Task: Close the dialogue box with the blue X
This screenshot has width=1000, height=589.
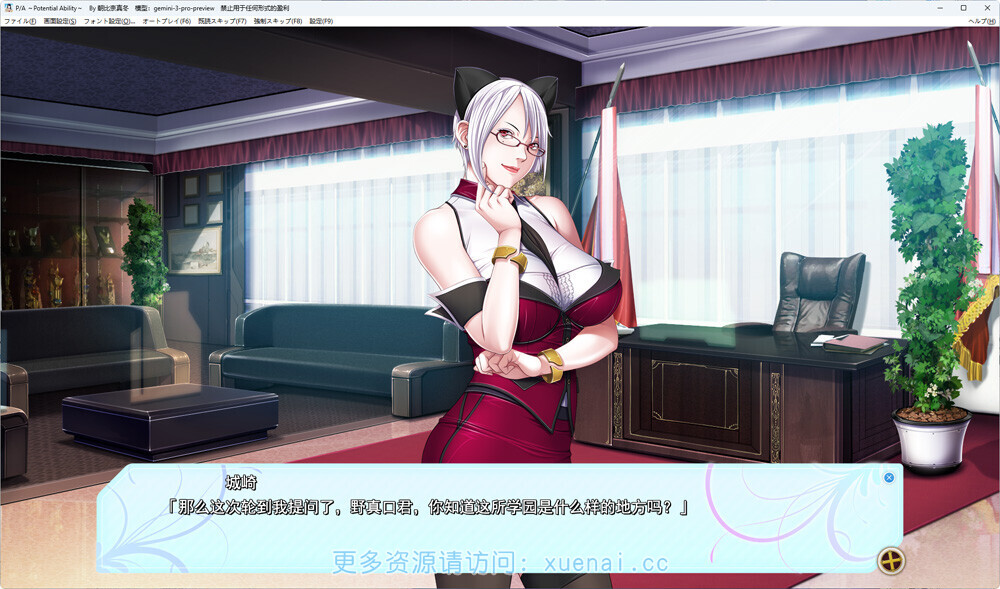Action: [889, 477]
